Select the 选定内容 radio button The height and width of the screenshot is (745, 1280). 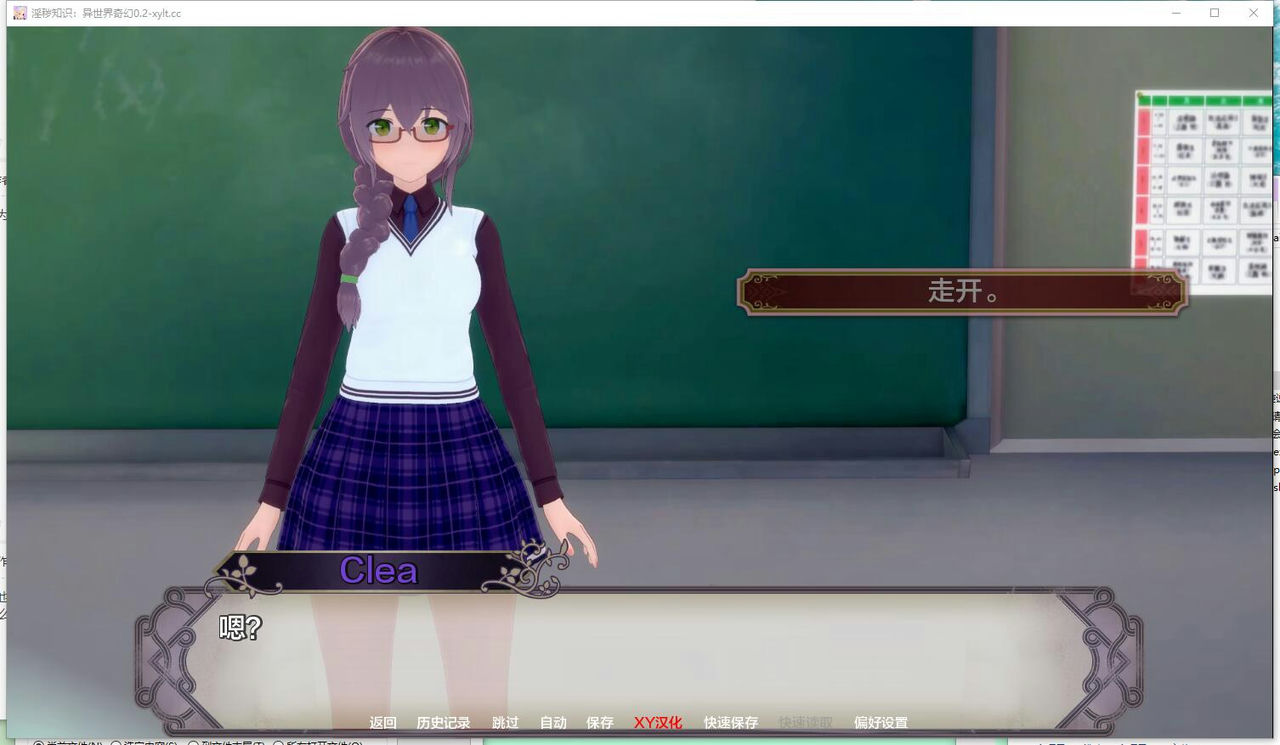click(116, 743)
